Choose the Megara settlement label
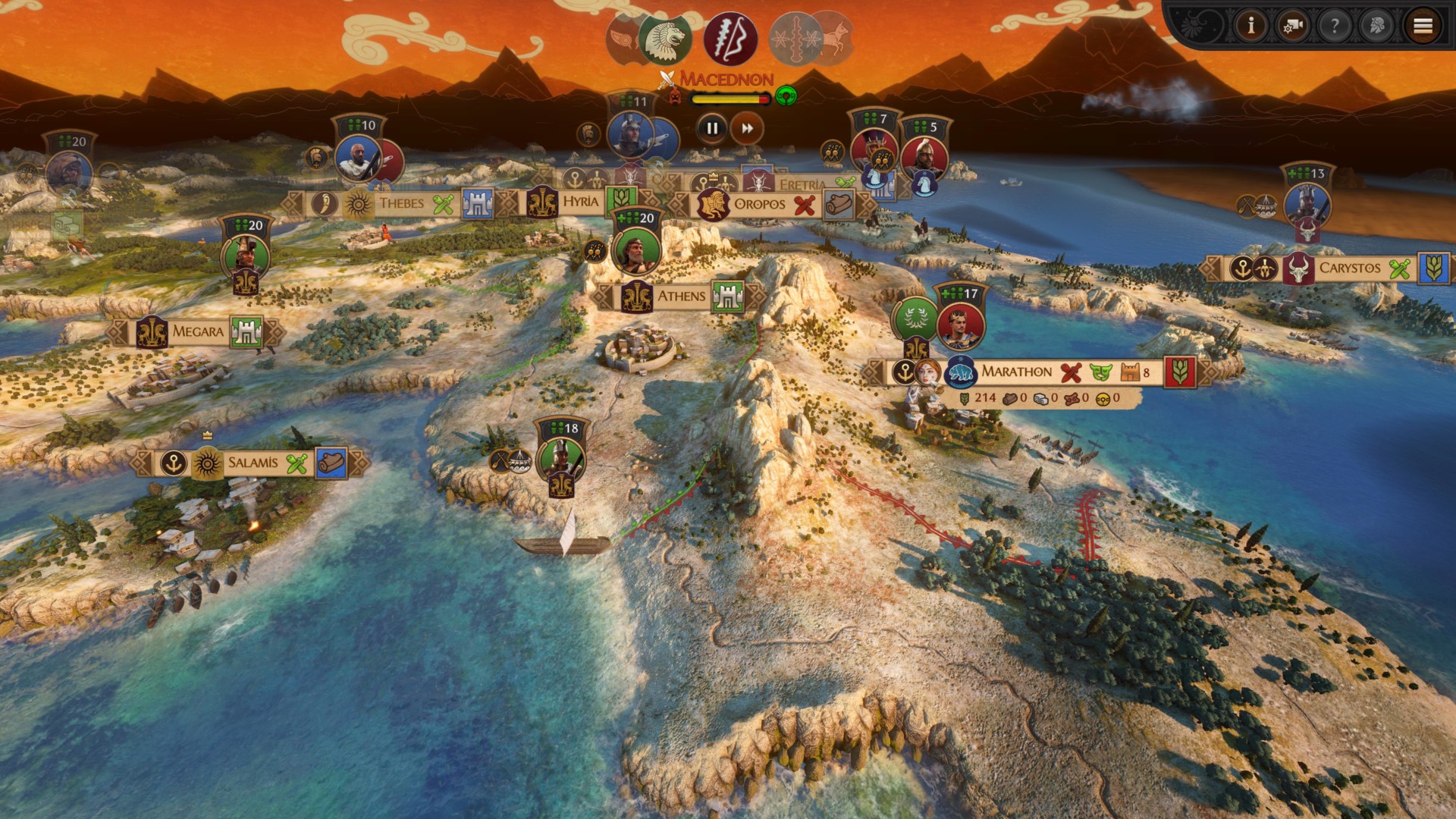Viewport: 1456px width, 819px height. pyautogui.click(x=197, y=331)
